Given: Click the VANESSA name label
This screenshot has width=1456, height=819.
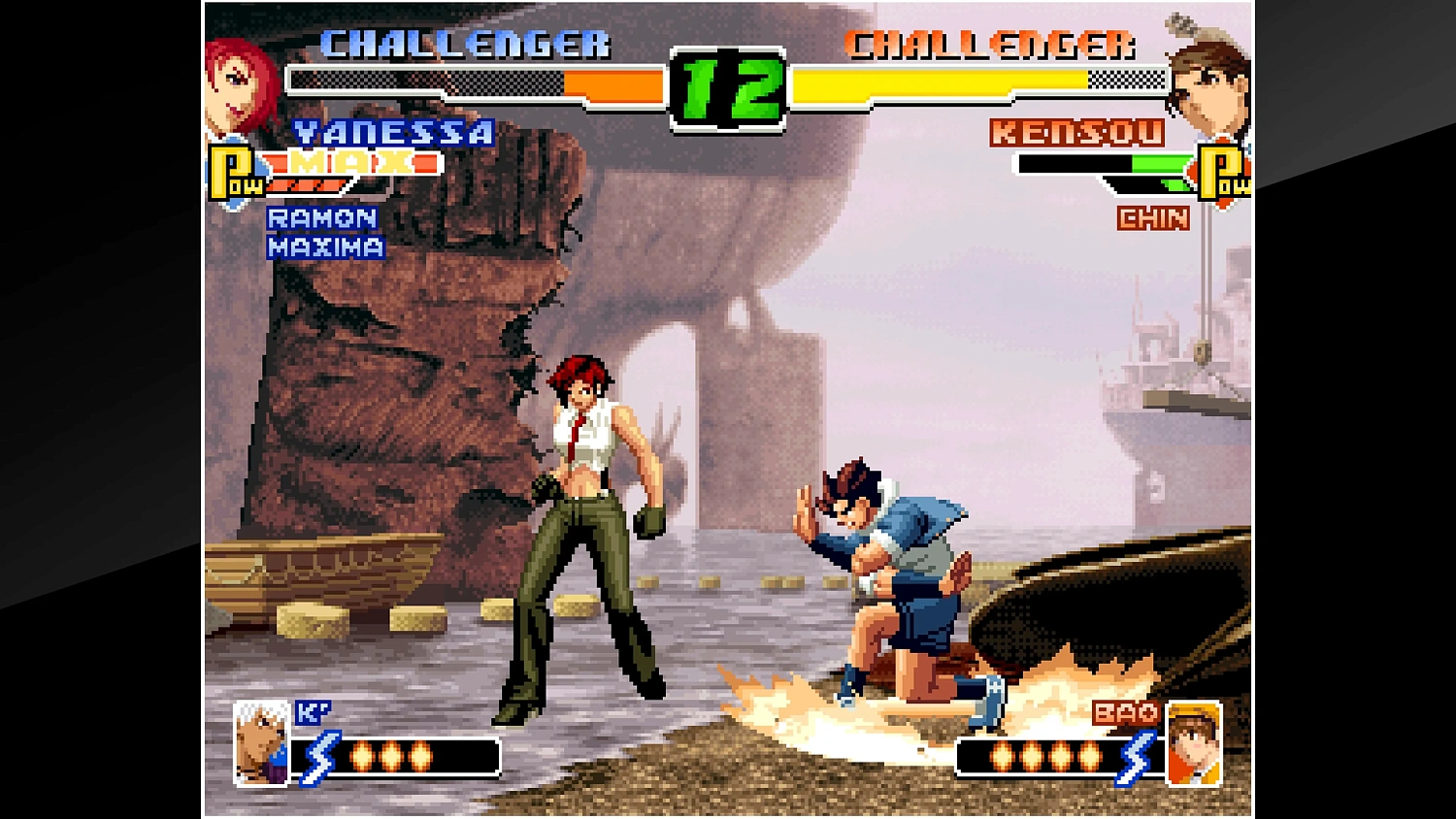Looking at the screenshot, I should [393, 134].
